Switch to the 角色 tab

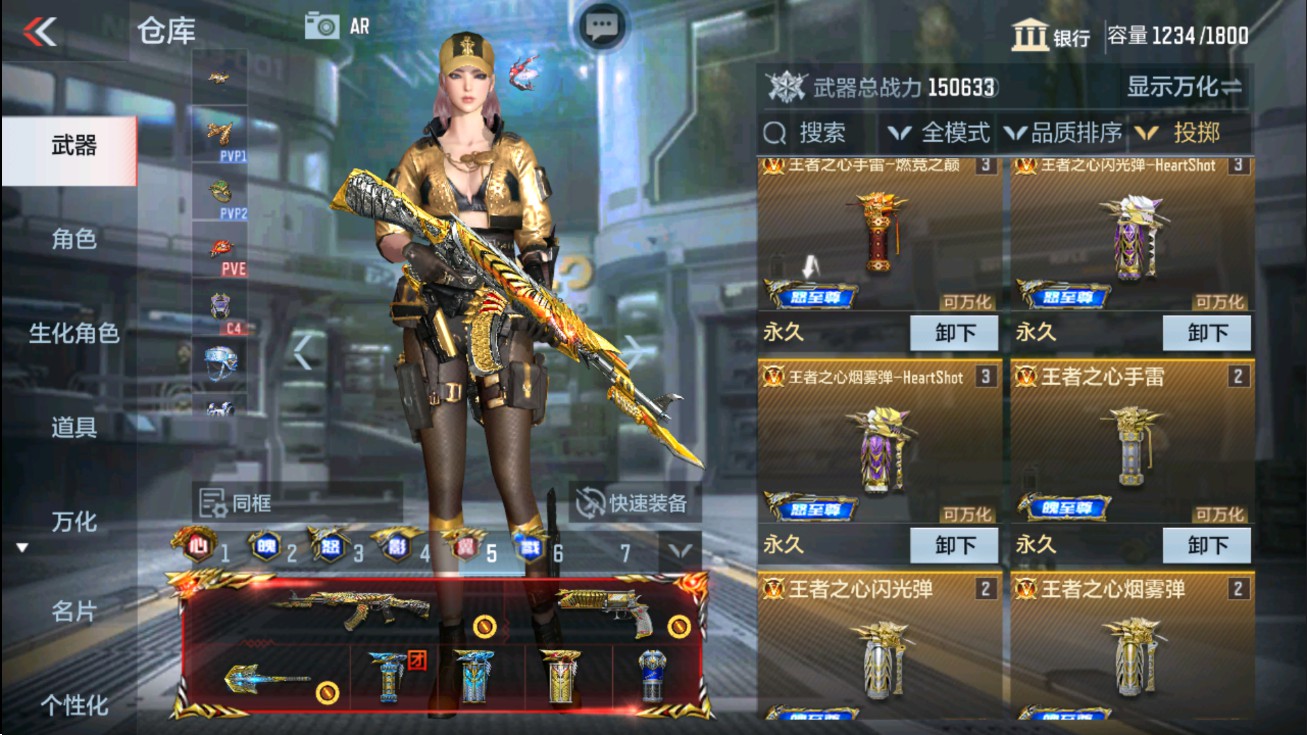click(x=75, y=241)
